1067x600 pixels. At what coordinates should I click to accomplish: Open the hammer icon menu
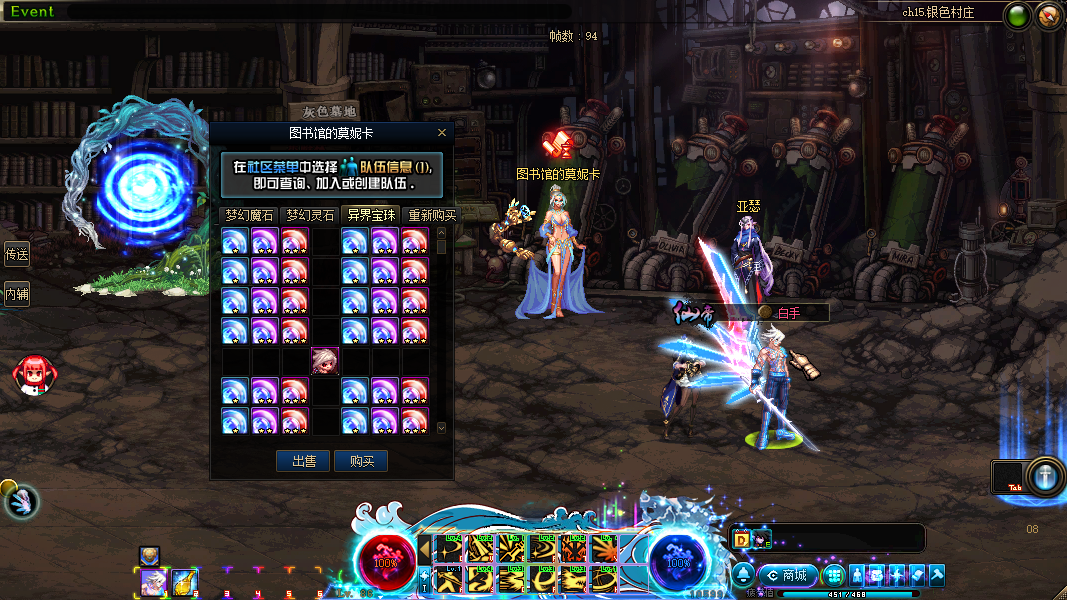point(936,575)
